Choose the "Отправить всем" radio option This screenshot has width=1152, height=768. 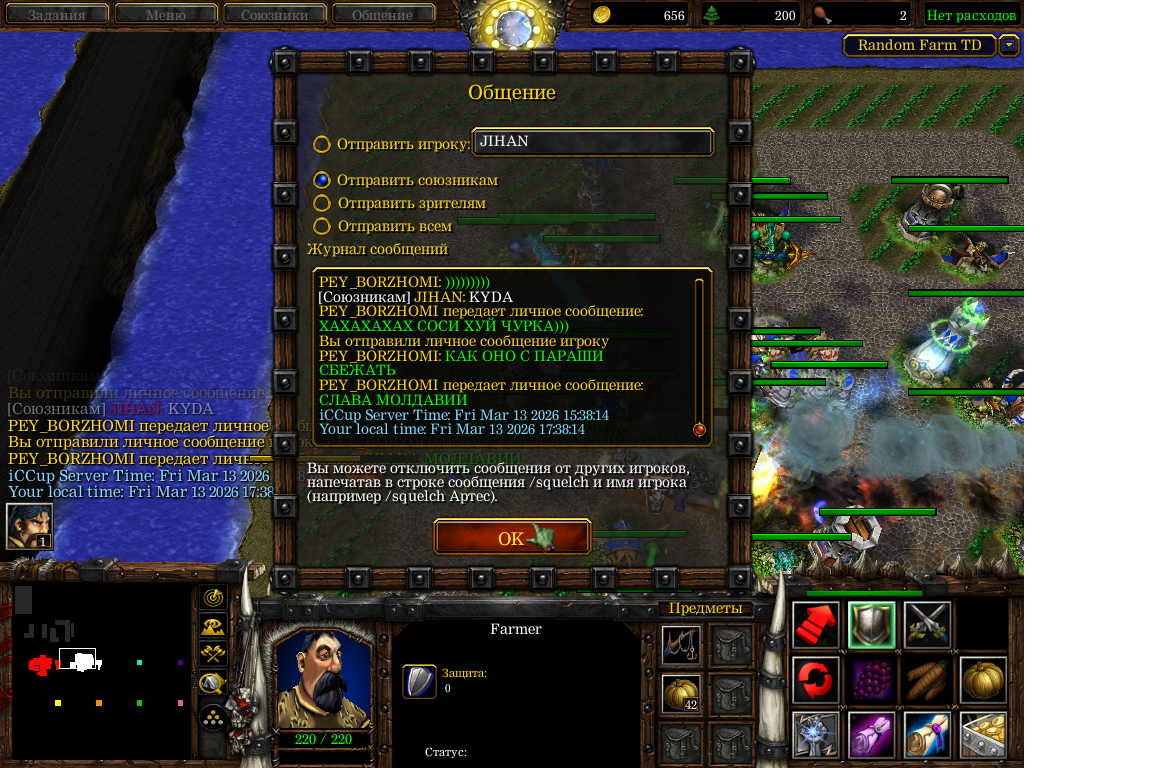pos(322,226)
